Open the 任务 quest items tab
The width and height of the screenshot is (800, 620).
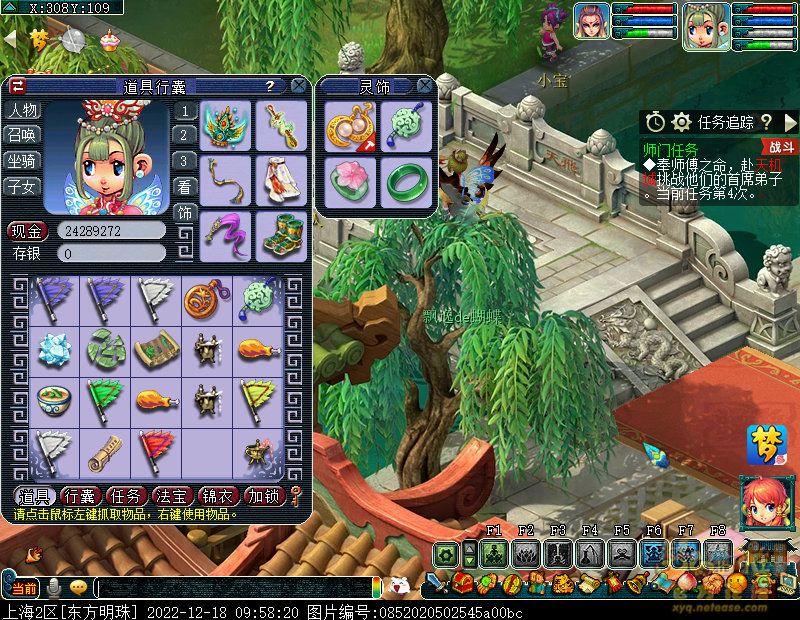click(x=126, y=496)
